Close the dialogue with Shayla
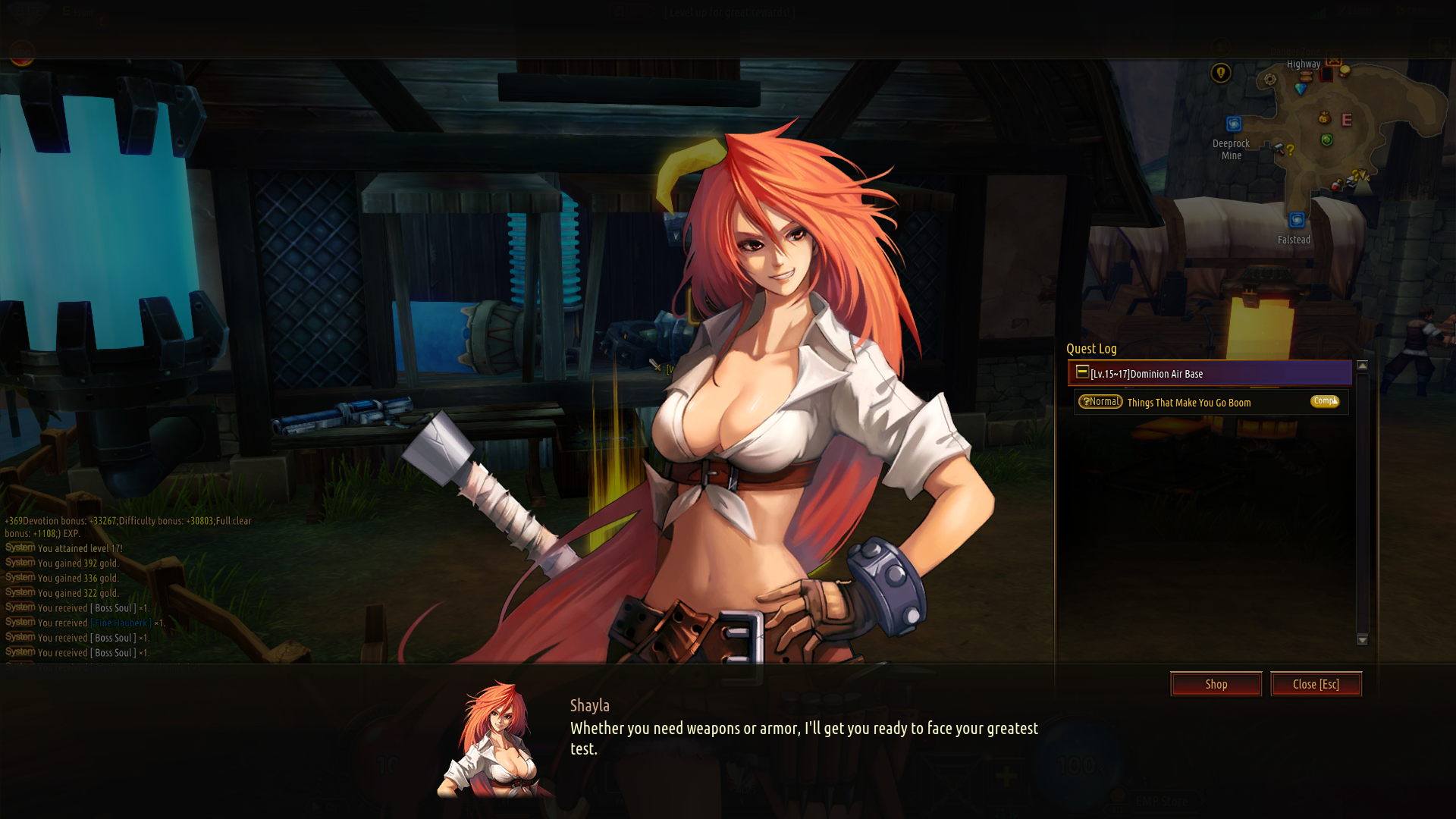This screenshot has height=819, width=1456. coord(1316,684)
